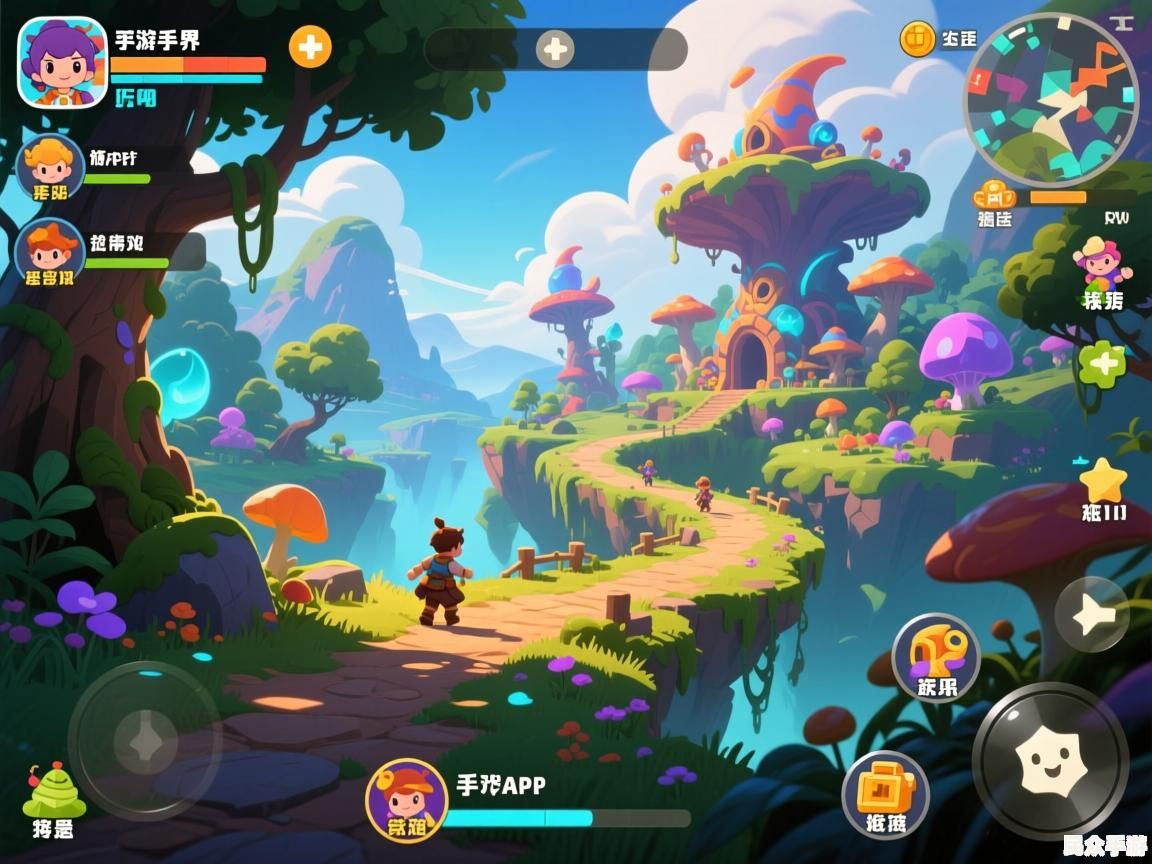Use the orange creature skill button
Viewport: 1152px width, 864px height.
935,657
